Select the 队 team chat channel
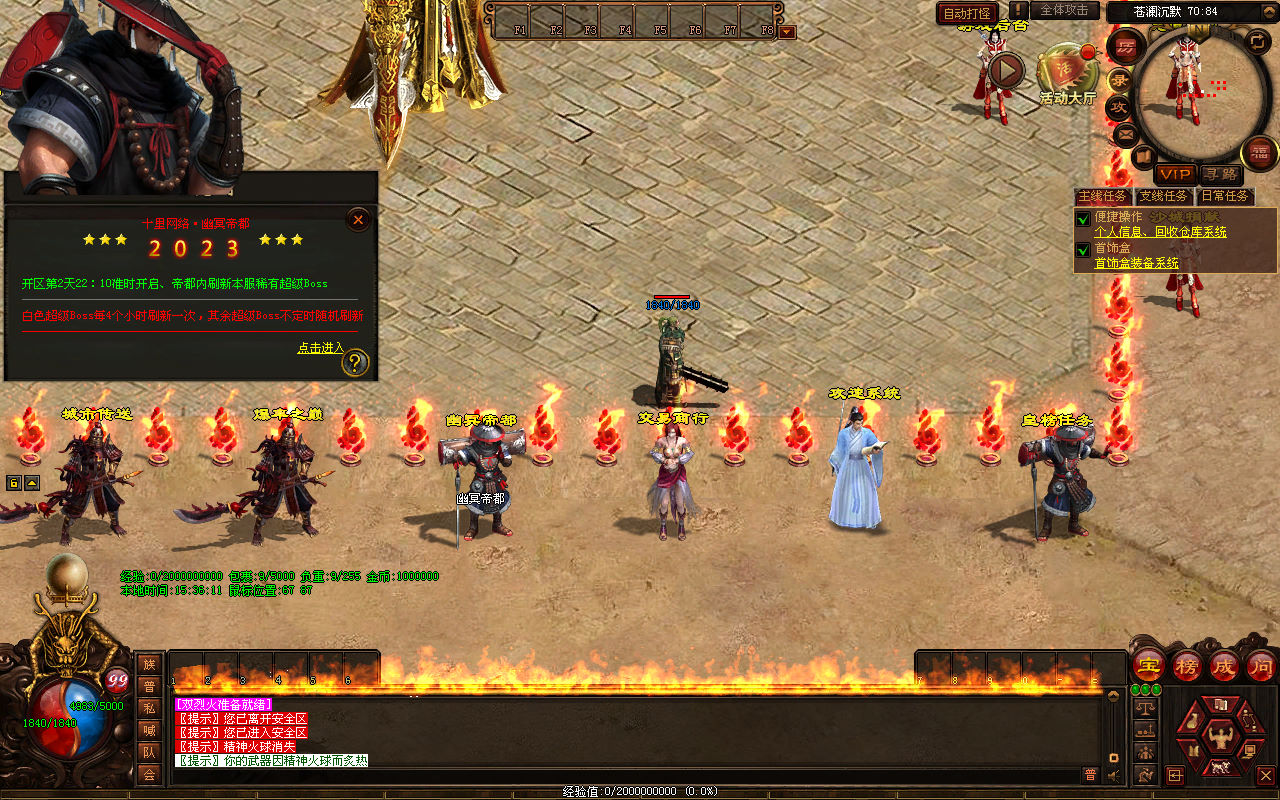This screenshot has height=800, width=1280. tap(149, 752)
